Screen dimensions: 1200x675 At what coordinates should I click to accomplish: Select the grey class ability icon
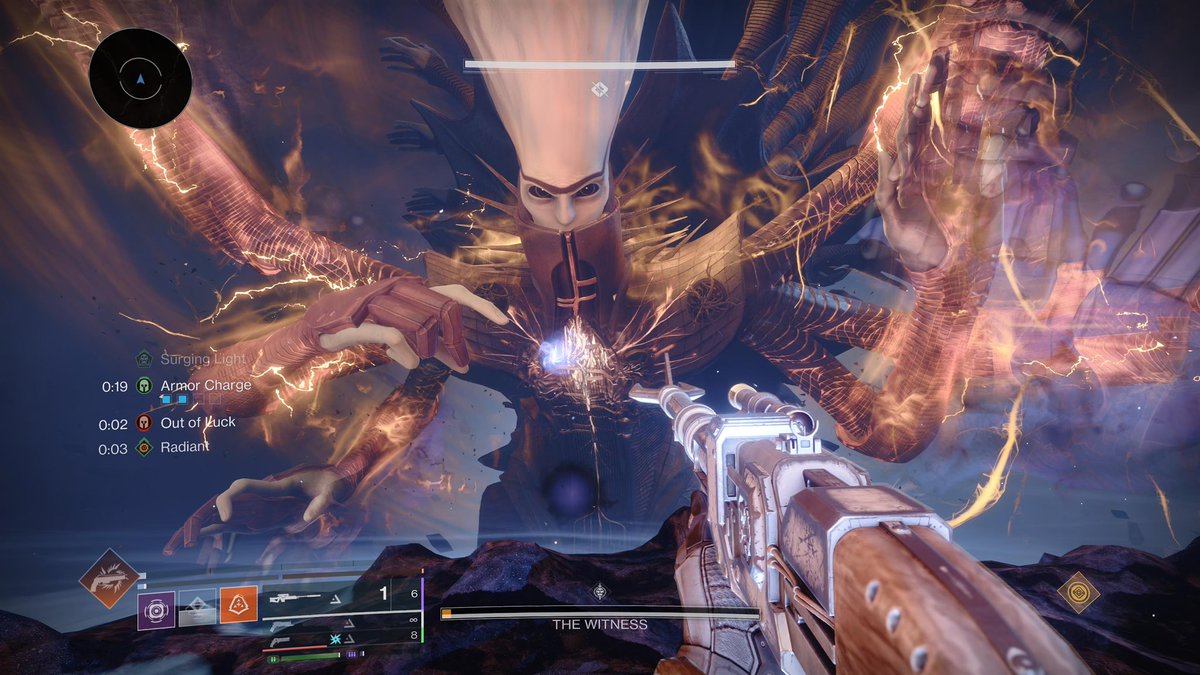(197, 610)
